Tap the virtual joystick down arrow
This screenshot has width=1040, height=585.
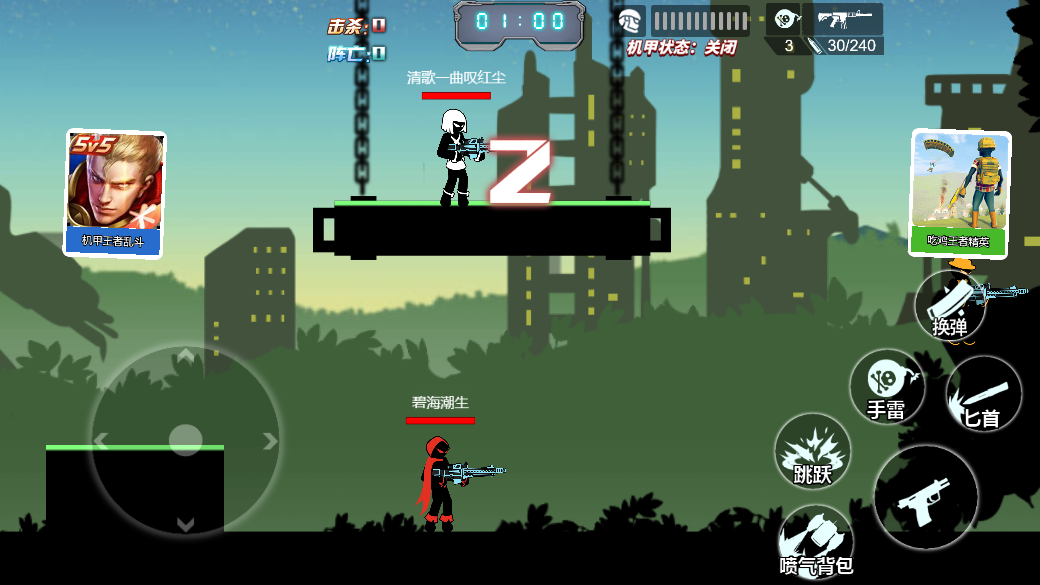[x=185, y=523]
